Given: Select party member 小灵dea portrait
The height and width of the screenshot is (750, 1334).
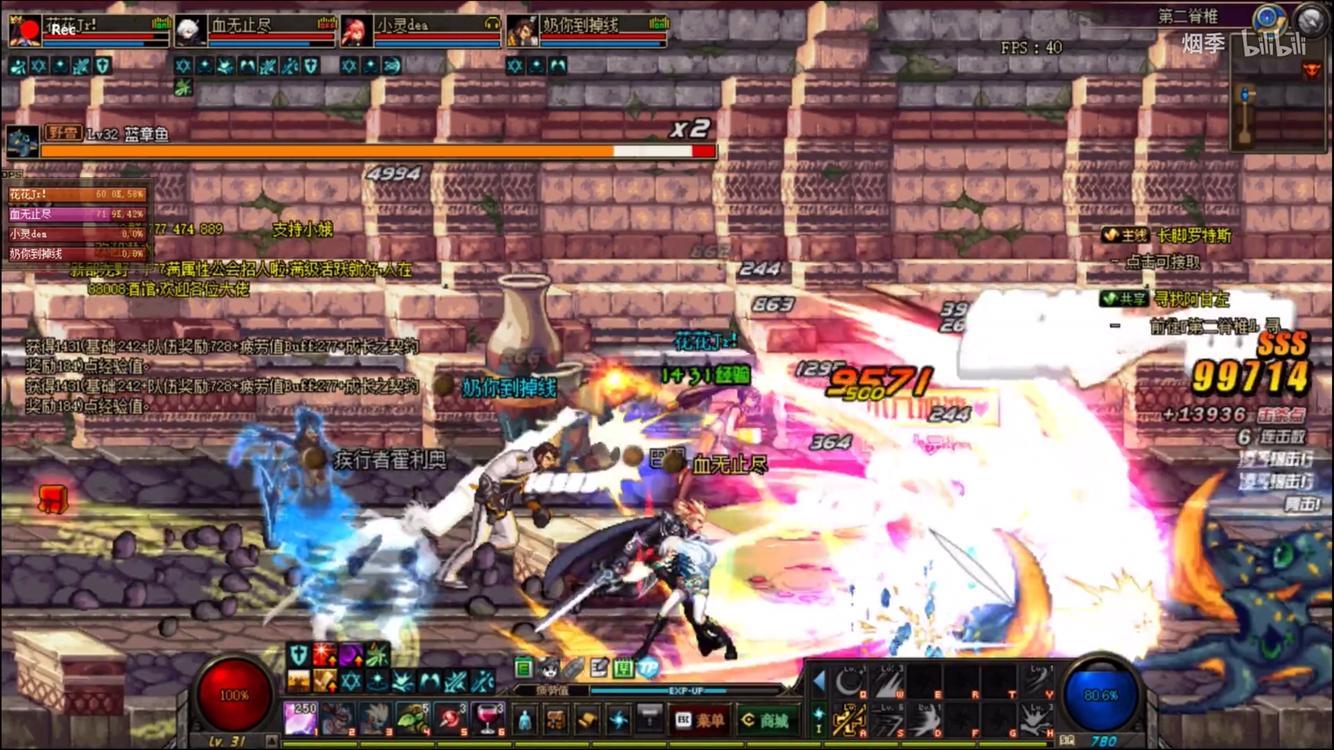Looking at the screenshot, I should pos(353,32).
